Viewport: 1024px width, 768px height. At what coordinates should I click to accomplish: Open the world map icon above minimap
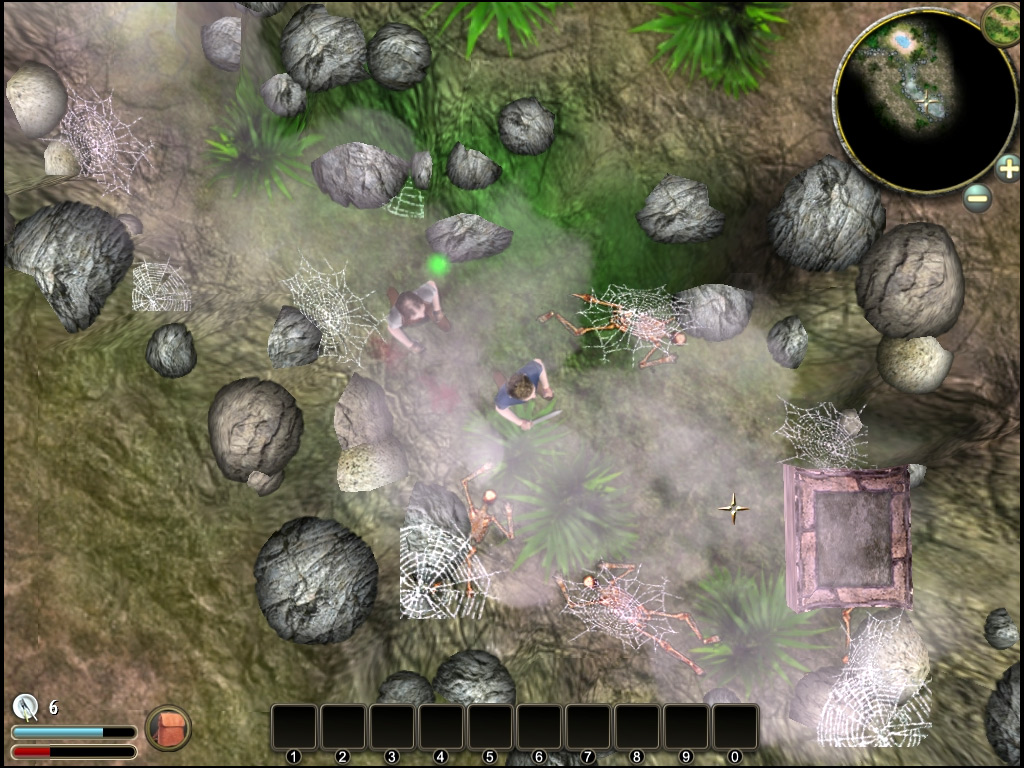pyautogui.click(x=1001, y=24)
